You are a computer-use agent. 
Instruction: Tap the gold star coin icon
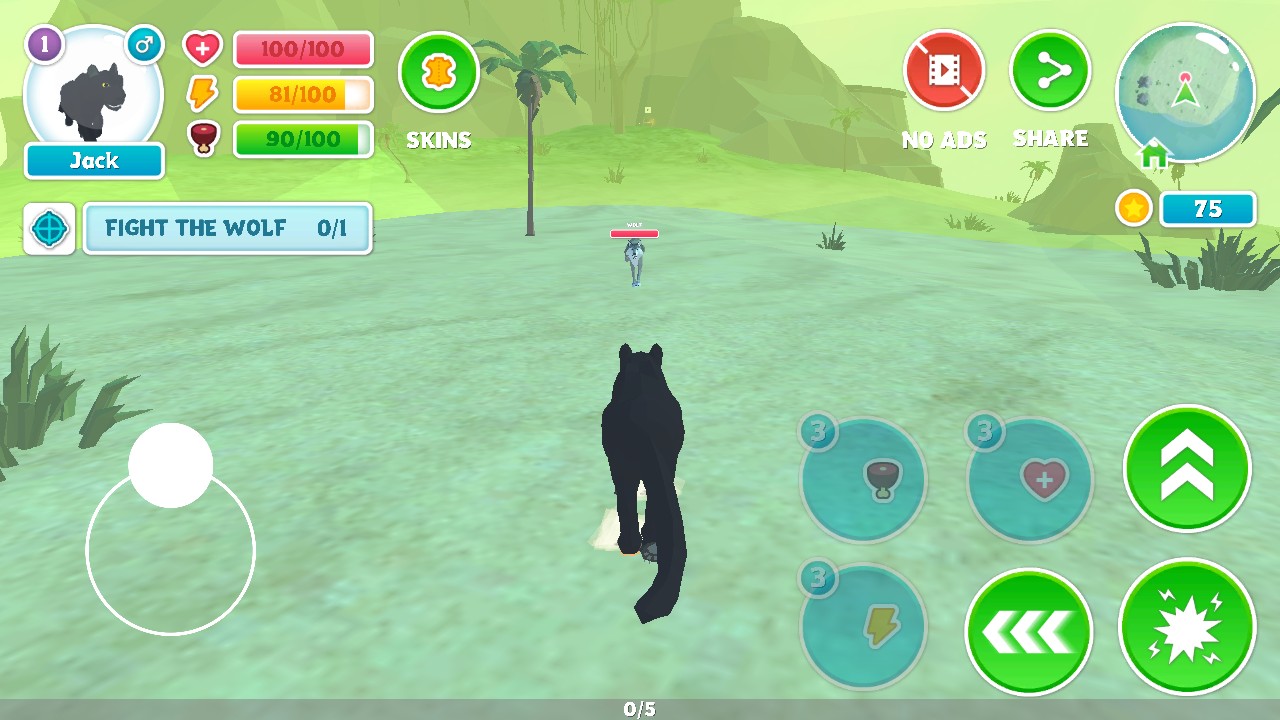[1133, 209]
